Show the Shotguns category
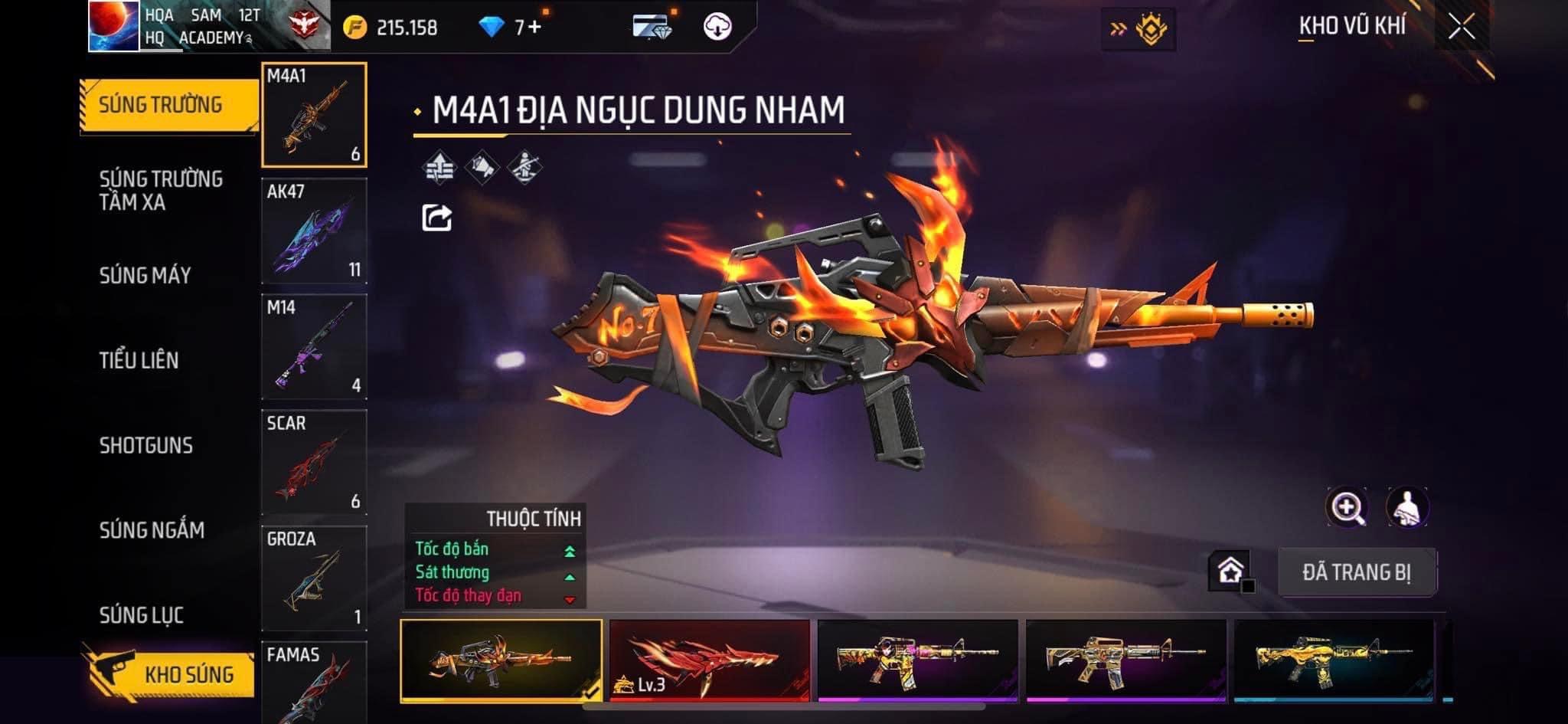Viewport: 1568px width, 724px height. click(145, 445)
